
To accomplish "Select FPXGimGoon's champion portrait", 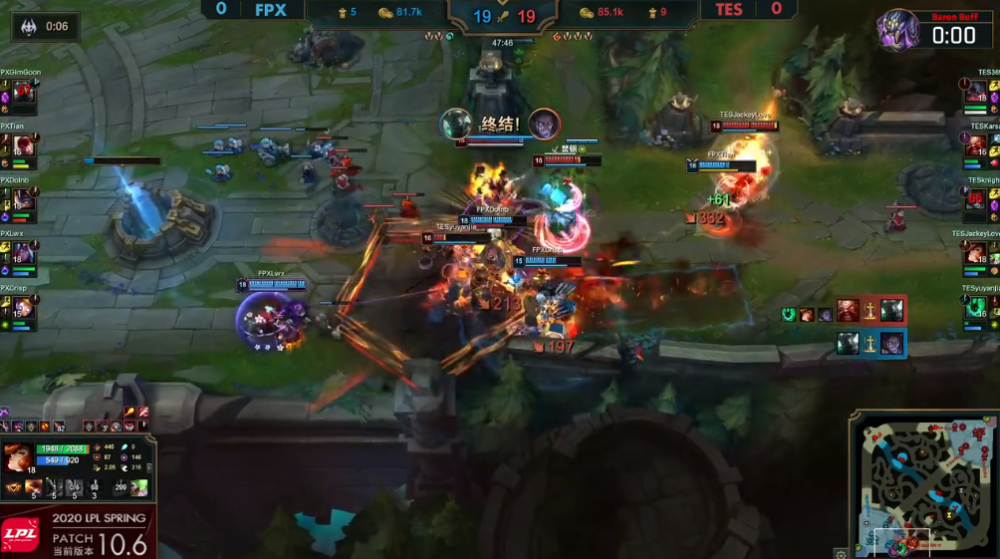I will click(23, 93).
